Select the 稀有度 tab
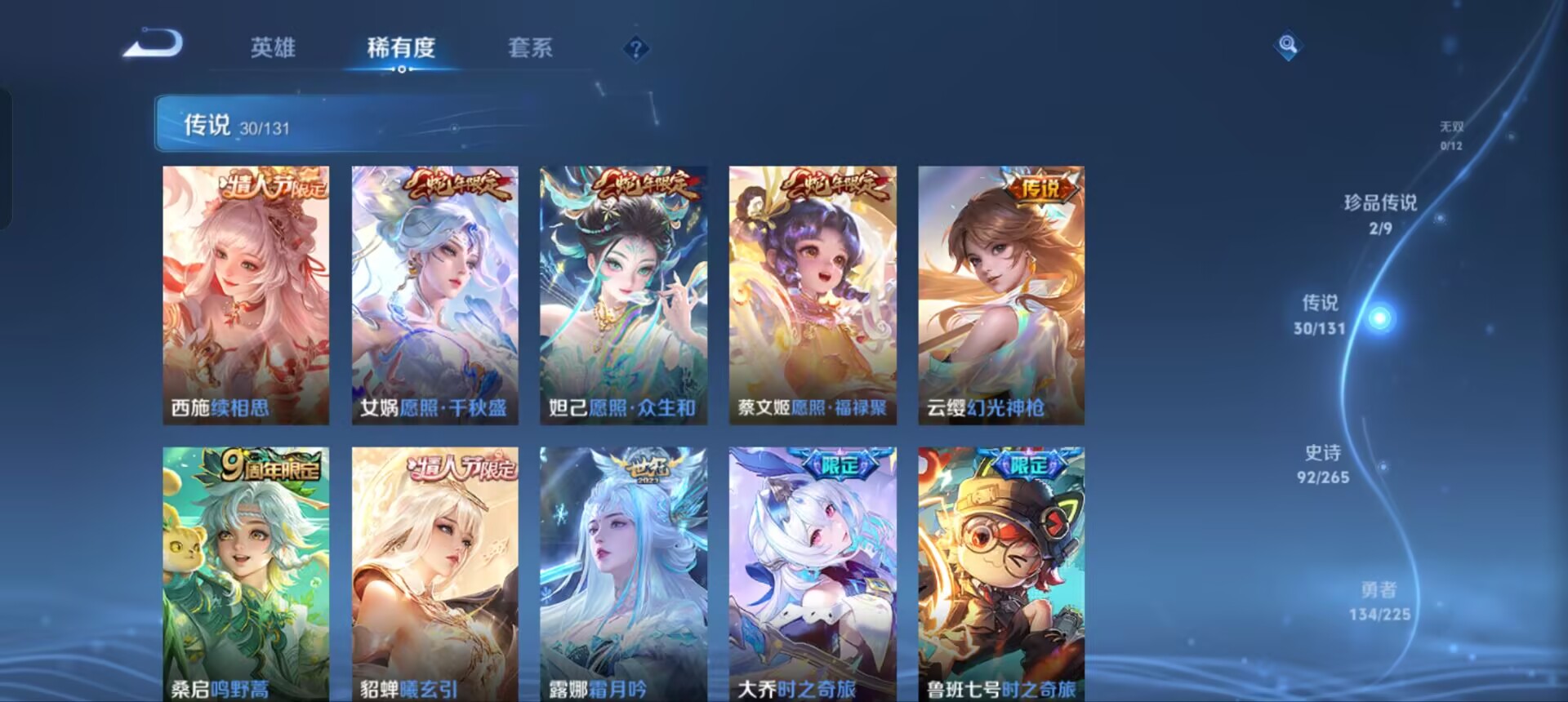 click(x=399, y=49)
